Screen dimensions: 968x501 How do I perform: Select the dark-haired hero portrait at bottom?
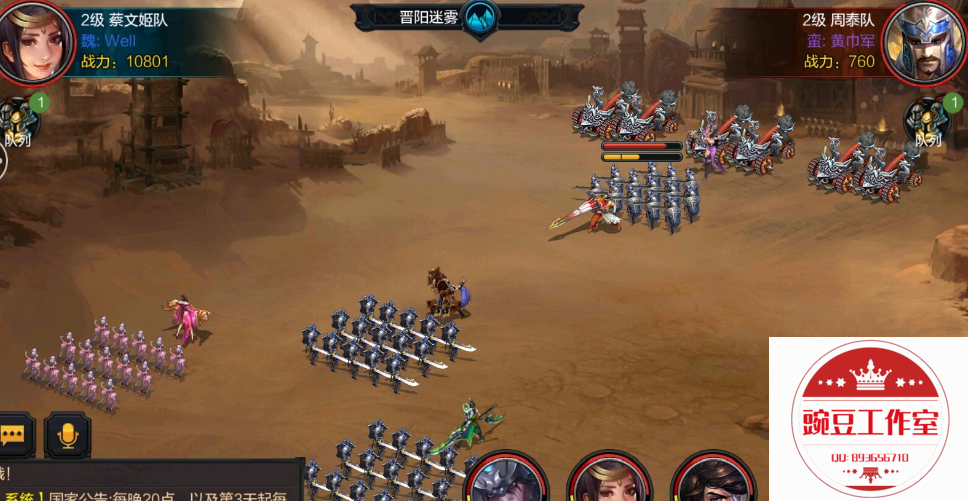click(712, 478)
